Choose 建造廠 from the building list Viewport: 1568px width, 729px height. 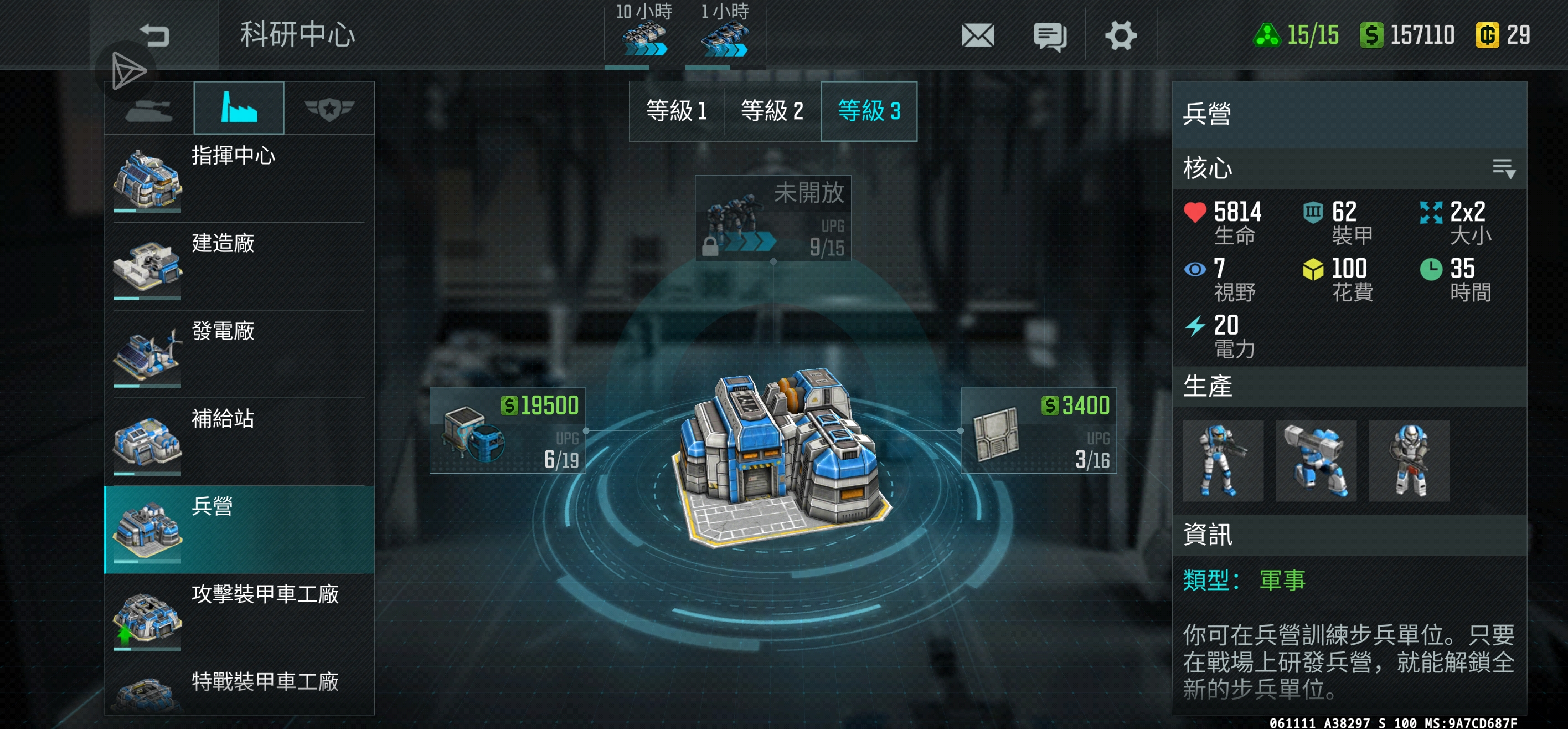pyautogui.click(x=239, y=266)
